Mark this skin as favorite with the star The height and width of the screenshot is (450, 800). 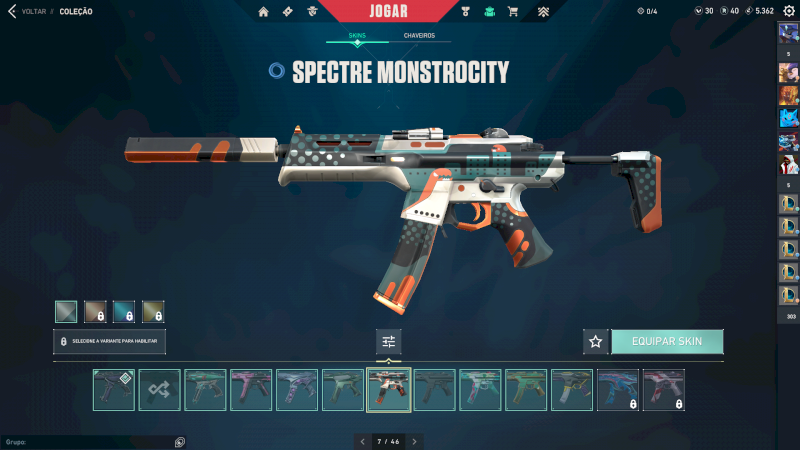coord(595,341)
